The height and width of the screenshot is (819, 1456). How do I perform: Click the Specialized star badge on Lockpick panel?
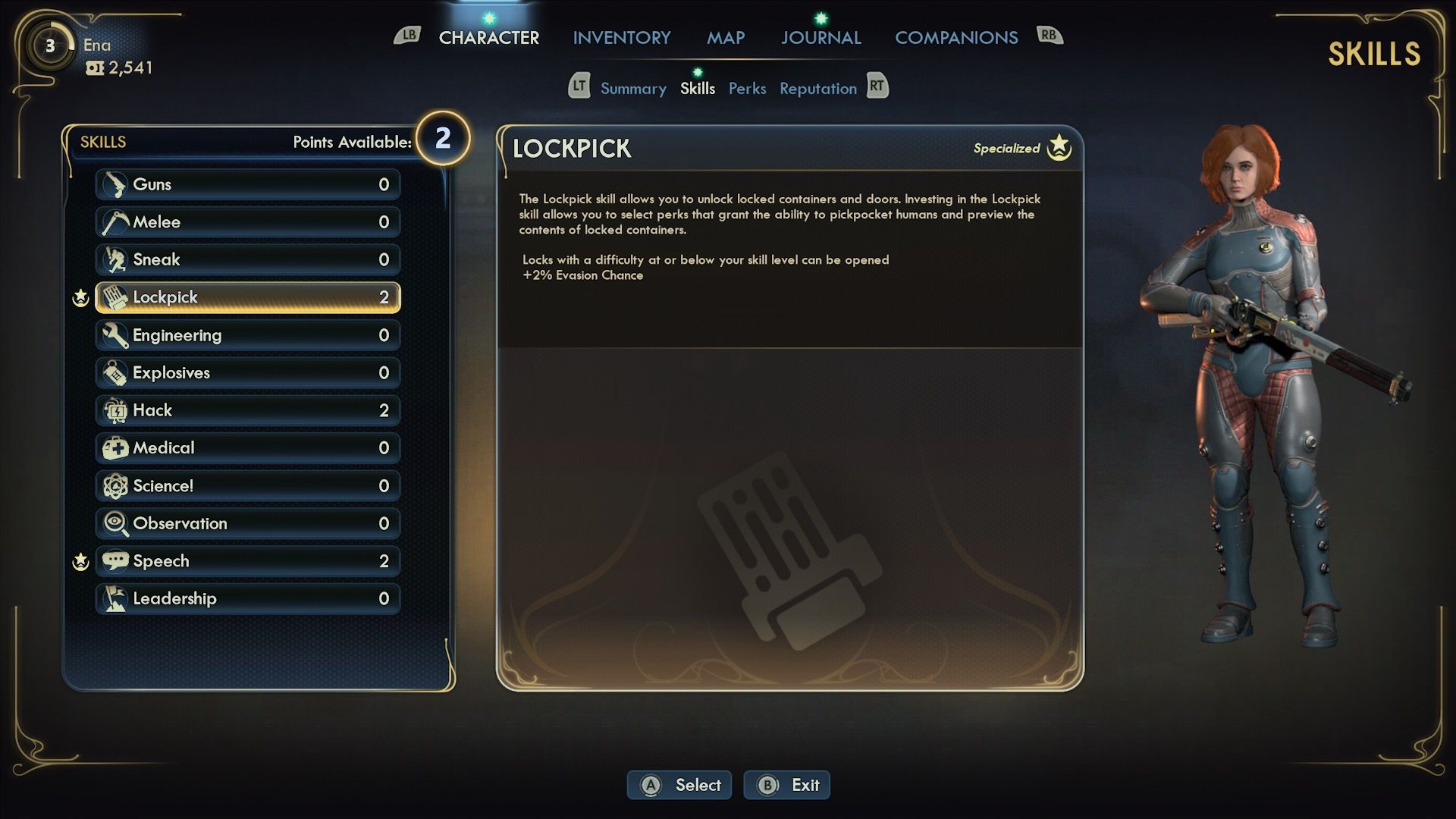click(1060, 149)
